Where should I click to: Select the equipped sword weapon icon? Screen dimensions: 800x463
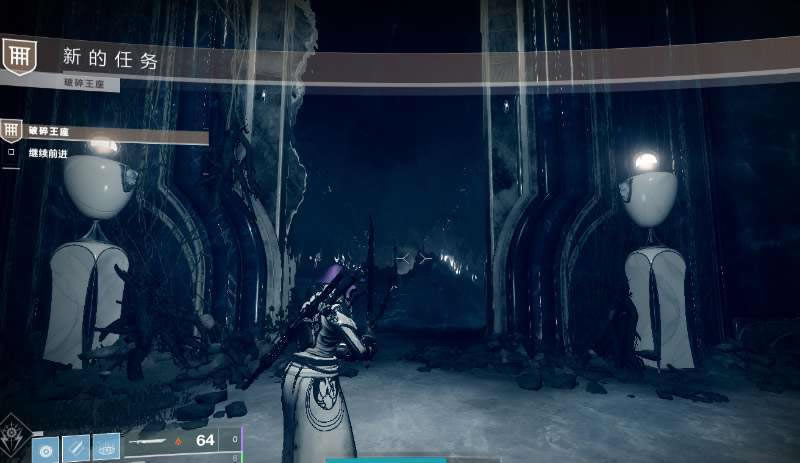145,441
